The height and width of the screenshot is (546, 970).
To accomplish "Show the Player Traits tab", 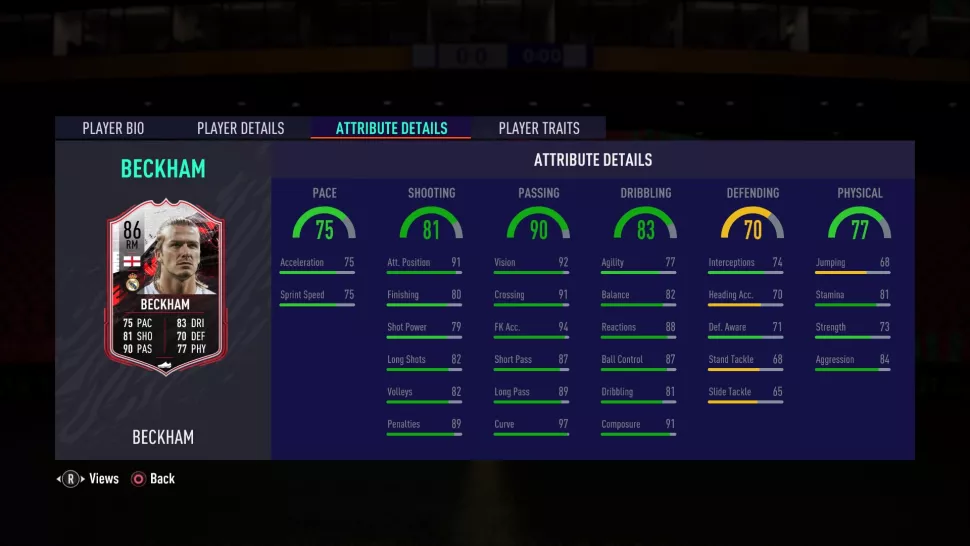I will (538, 128).
